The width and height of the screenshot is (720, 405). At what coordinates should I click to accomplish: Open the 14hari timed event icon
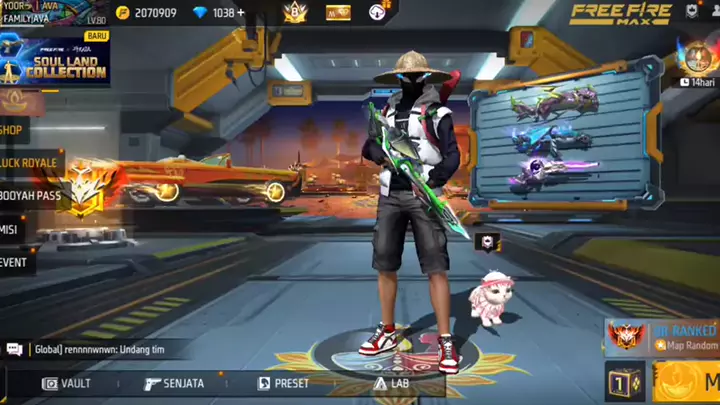coord(697,62)
